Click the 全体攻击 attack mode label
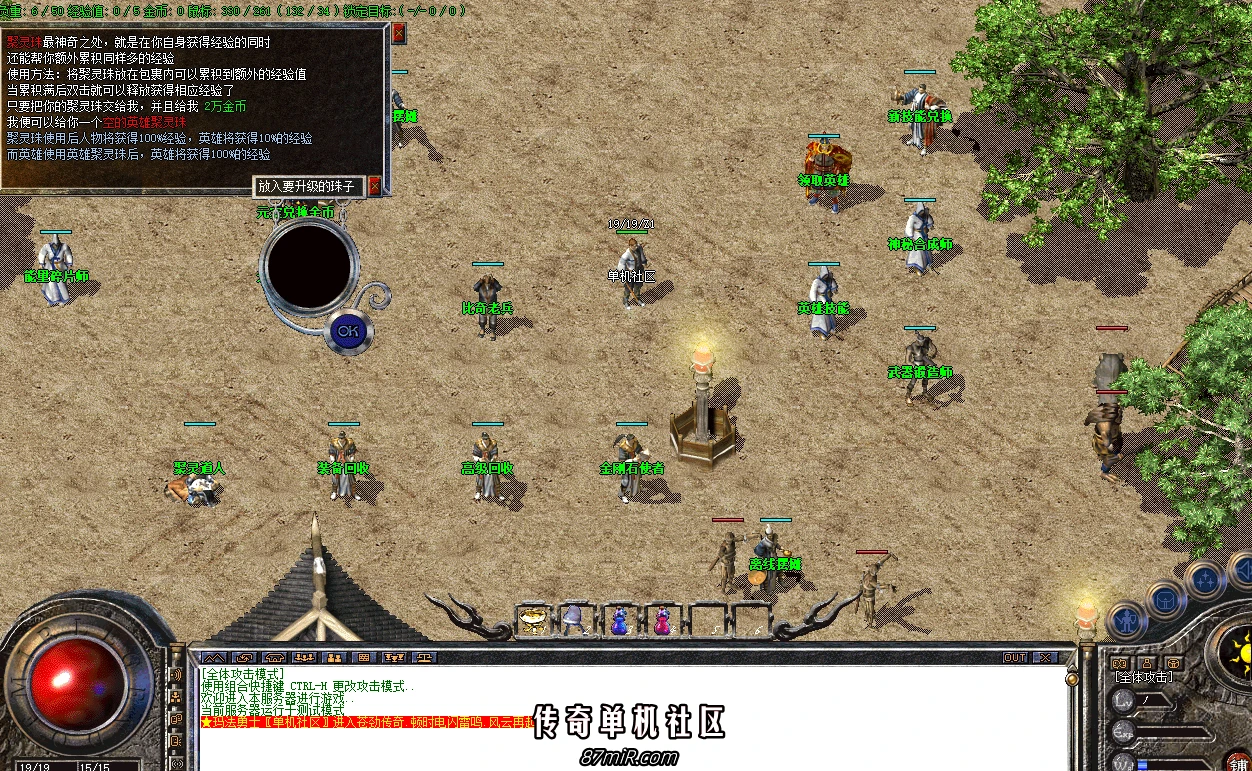This screenshot has height=771, width=1252. tap(1144, 678)
